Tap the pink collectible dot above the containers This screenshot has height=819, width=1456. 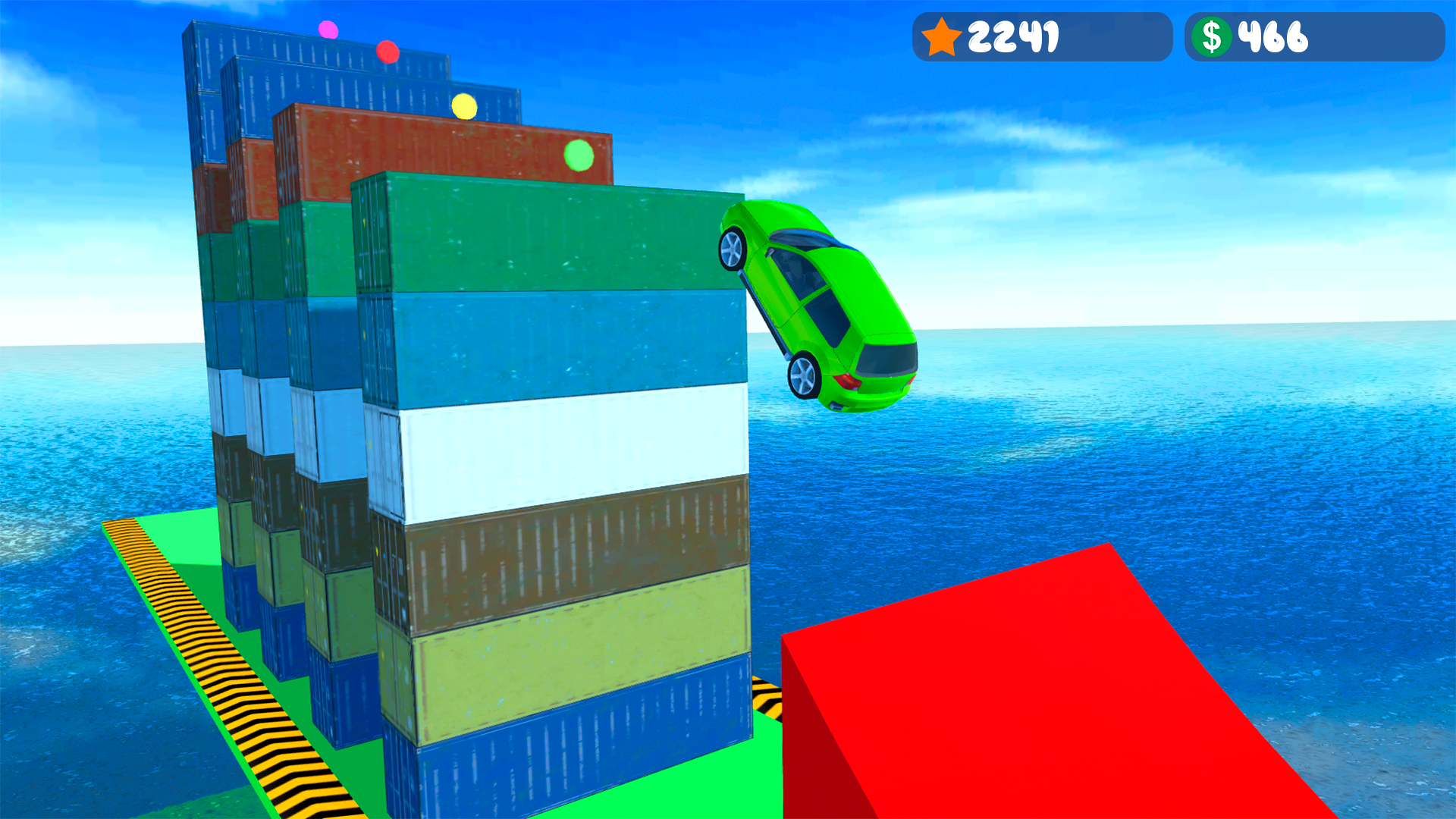[328, 30]
